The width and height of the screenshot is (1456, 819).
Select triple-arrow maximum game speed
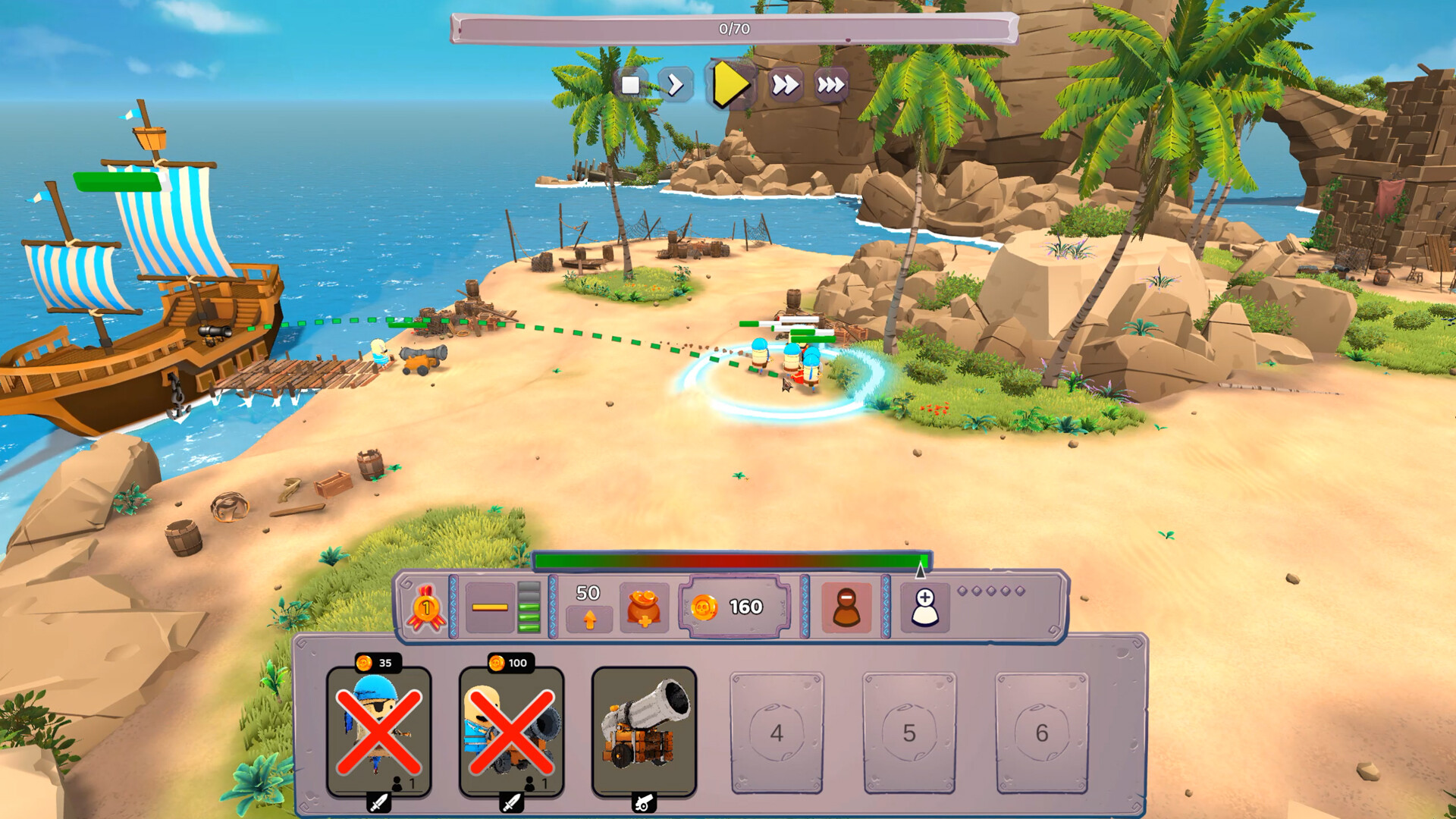pyautogui.click(x=831, y=86)
